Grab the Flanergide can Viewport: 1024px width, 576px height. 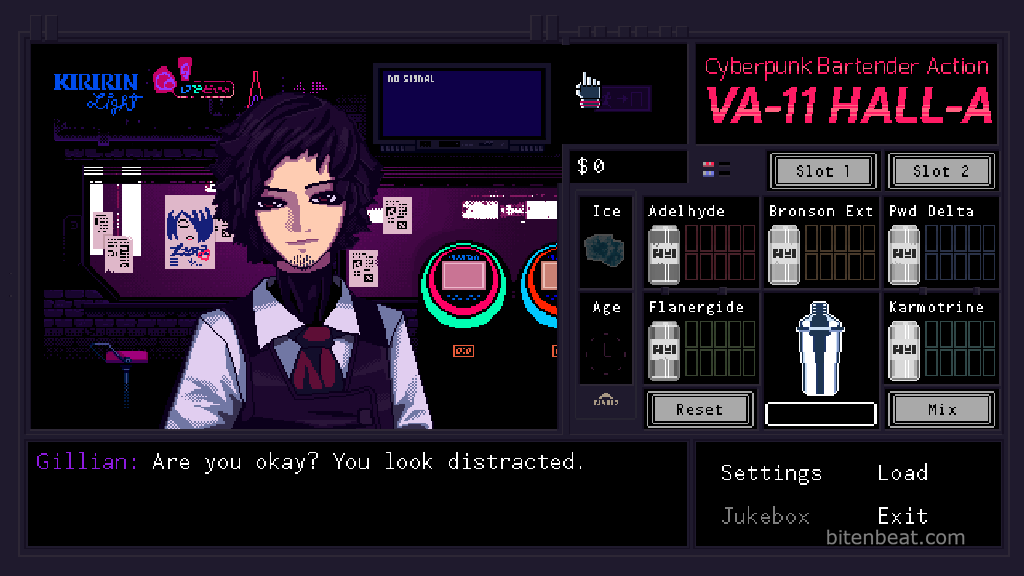[664, 349]
